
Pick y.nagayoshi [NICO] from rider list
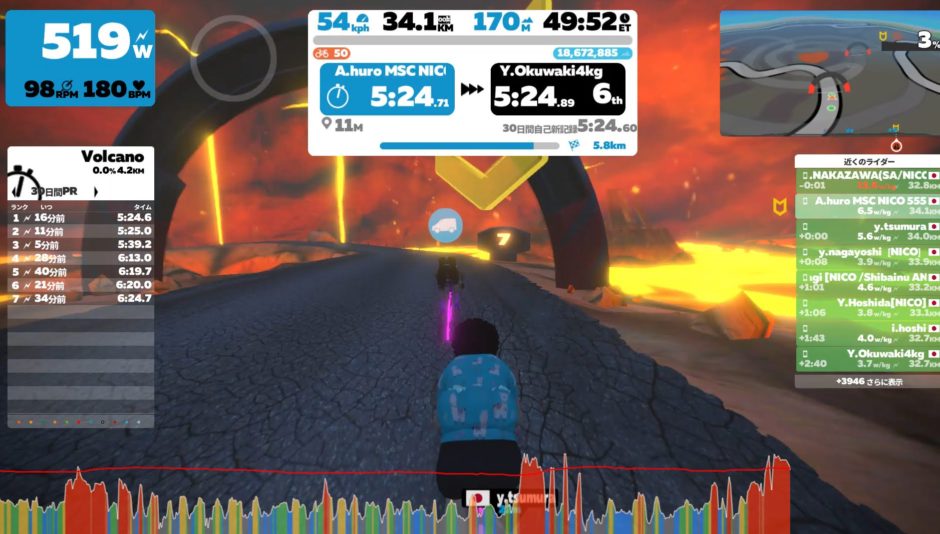pos(866,256)
